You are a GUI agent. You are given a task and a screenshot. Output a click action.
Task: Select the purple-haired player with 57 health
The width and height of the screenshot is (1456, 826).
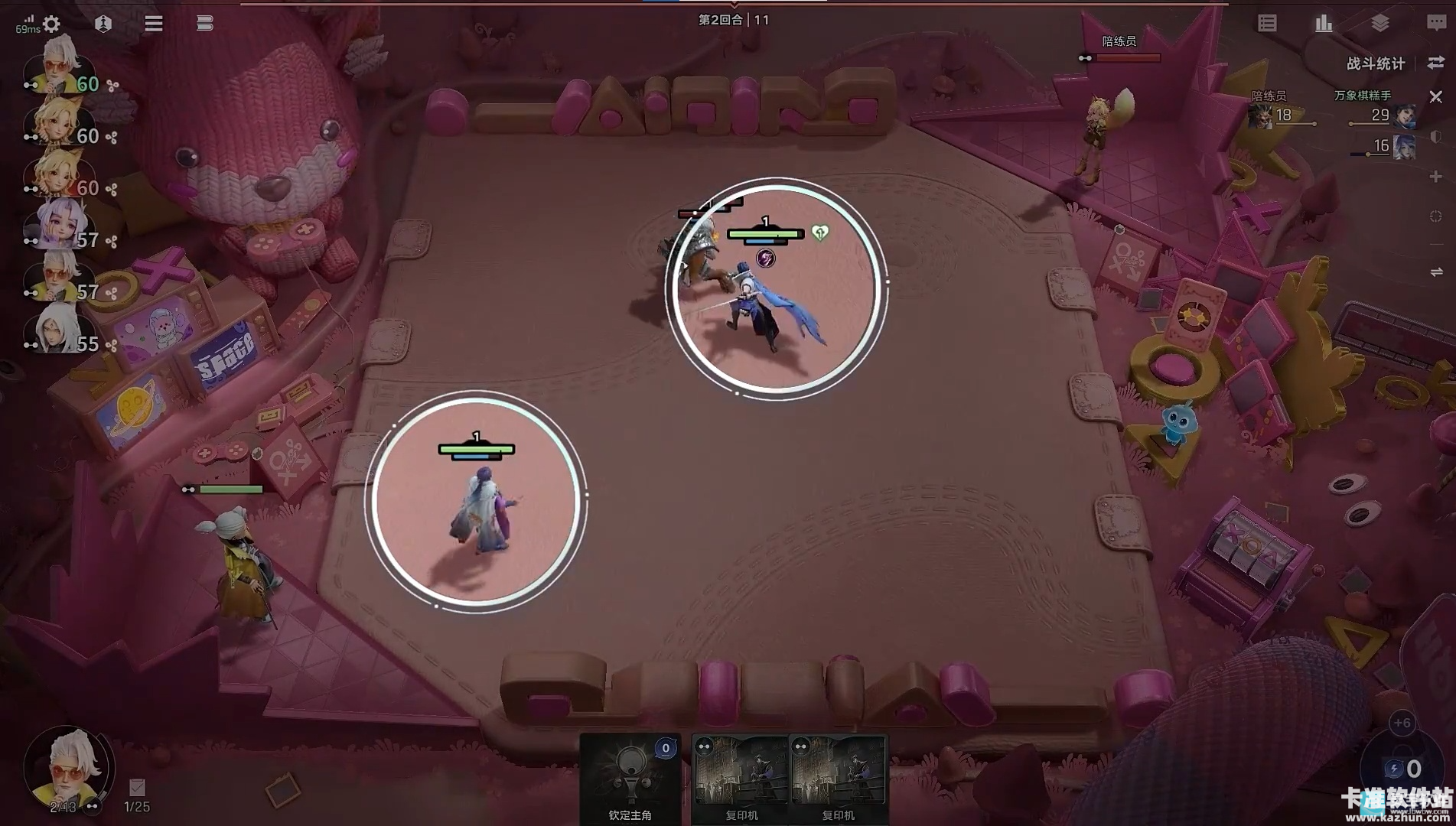[x=55, y=225]
